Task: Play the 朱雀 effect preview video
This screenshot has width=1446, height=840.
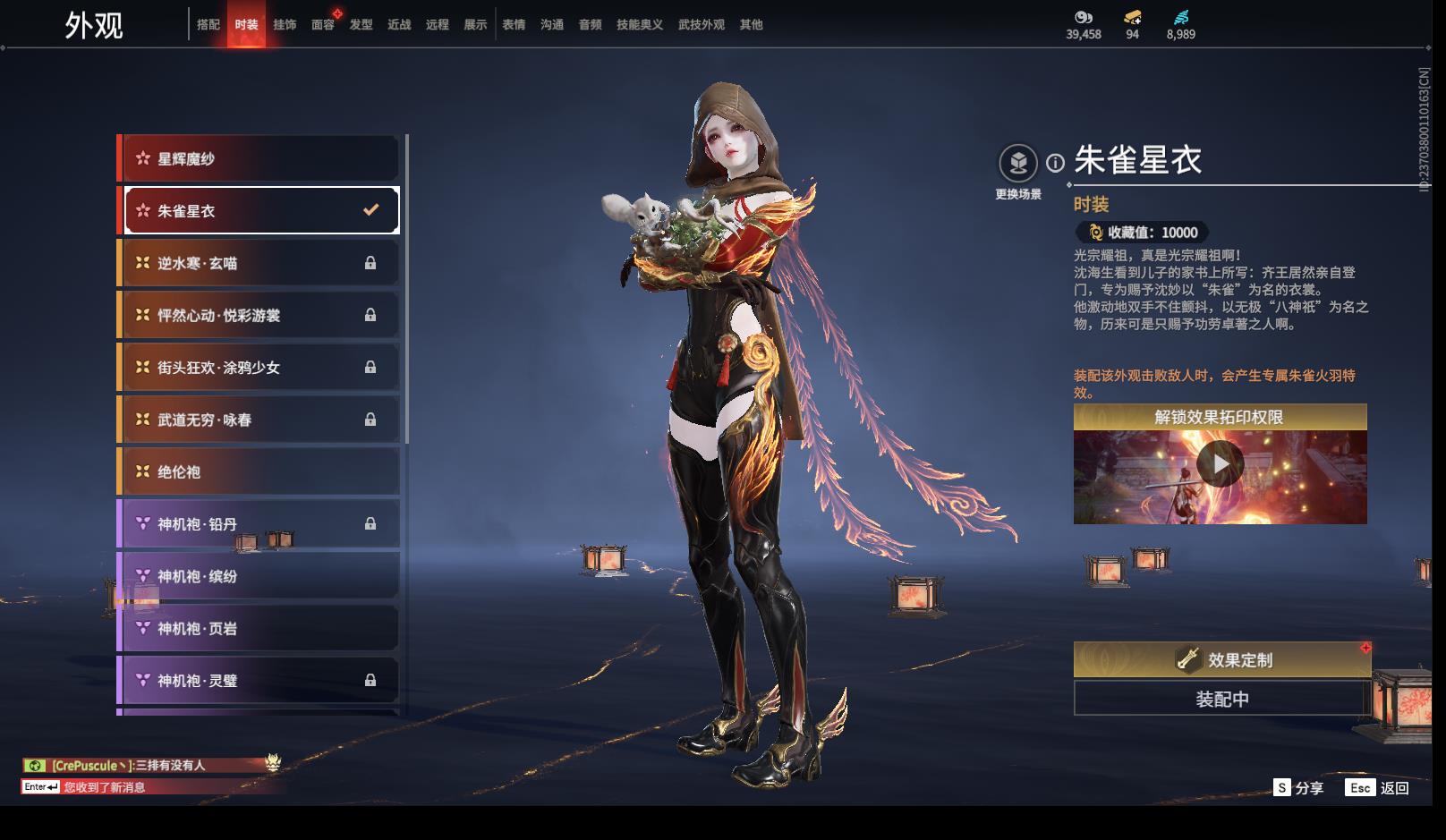Action: click(x=1220, y=464)
